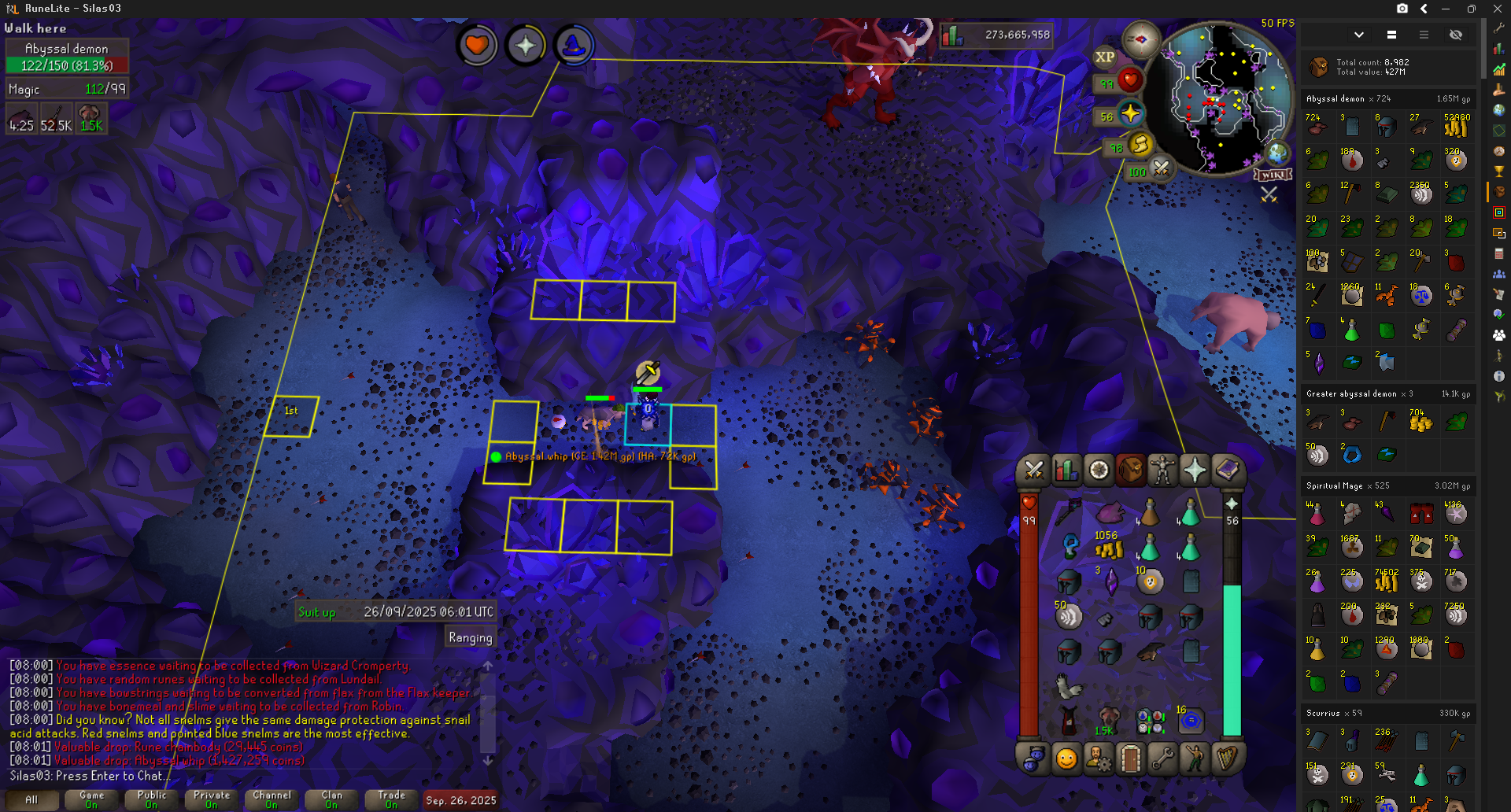Open the Worn Equipment tab
Viewport: 1511px width, 812px height.
click(1162, 471)
